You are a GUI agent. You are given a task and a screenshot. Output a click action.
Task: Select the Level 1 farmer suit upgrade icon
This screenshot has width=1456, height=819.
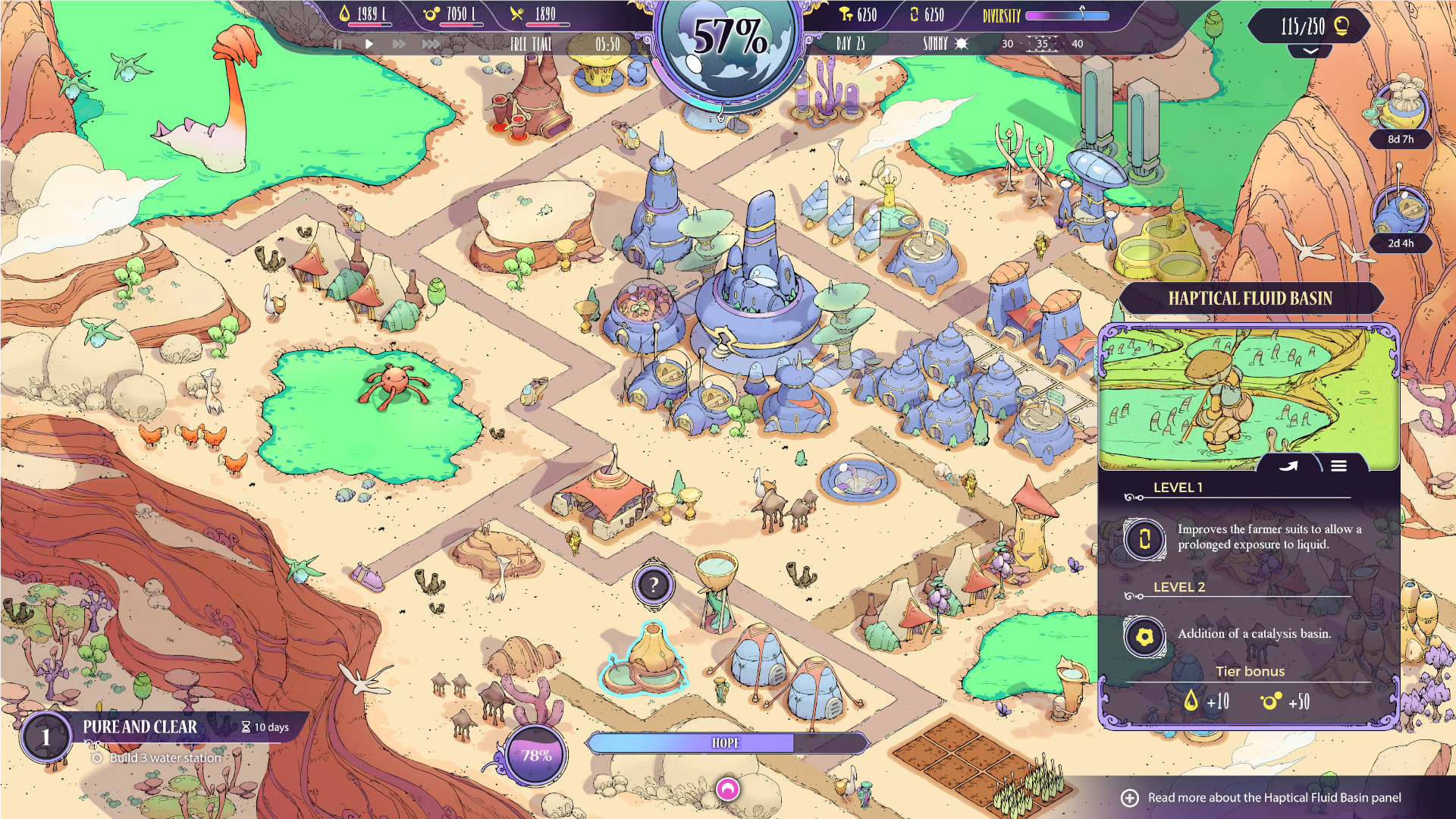point(1144,538)
